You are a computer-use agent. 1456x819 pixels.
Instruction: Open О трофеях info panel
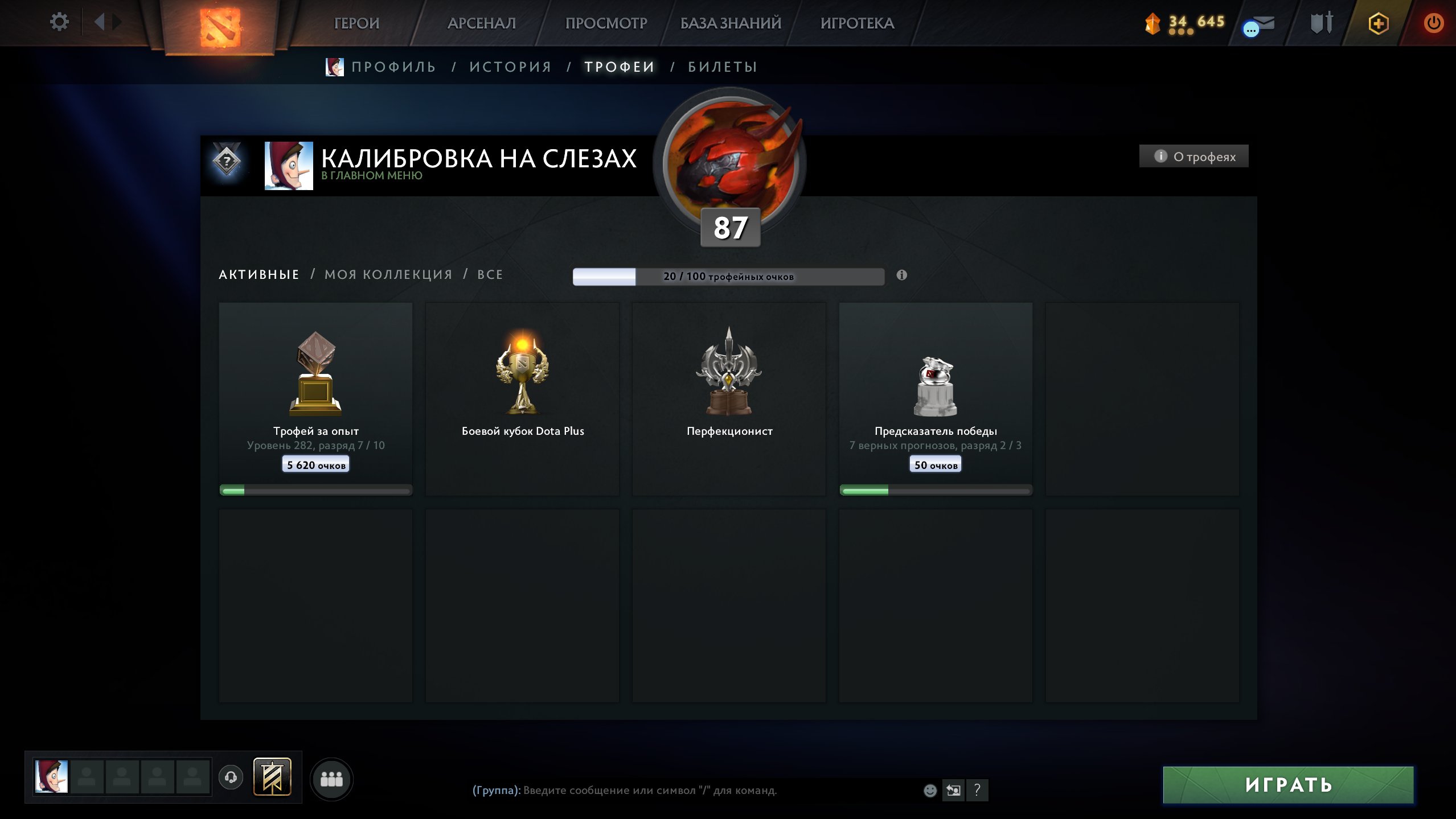(1193, 155)
